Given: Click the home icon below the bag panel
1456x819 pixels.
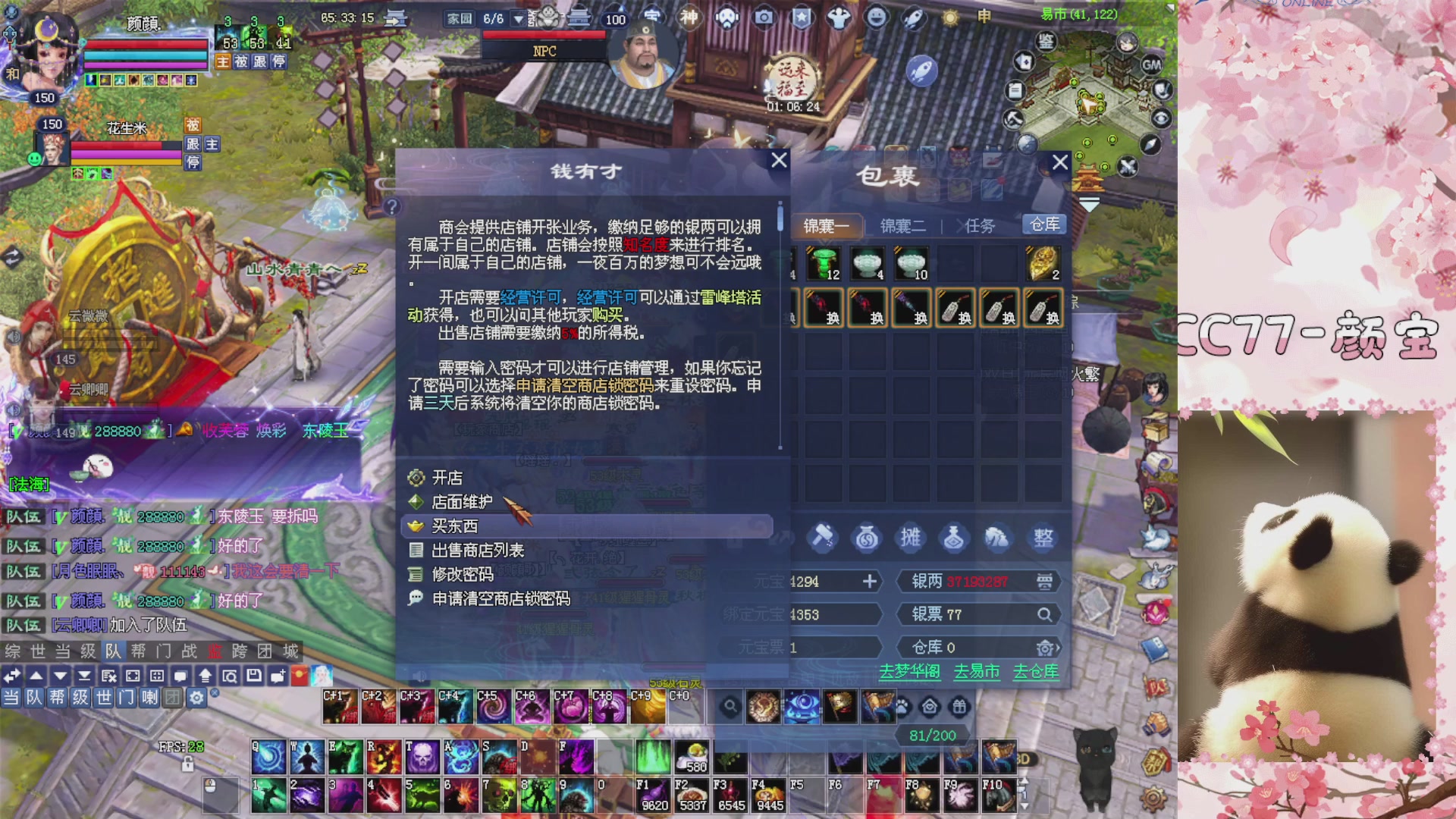Looking at the screenshot, I should (930, 705).
